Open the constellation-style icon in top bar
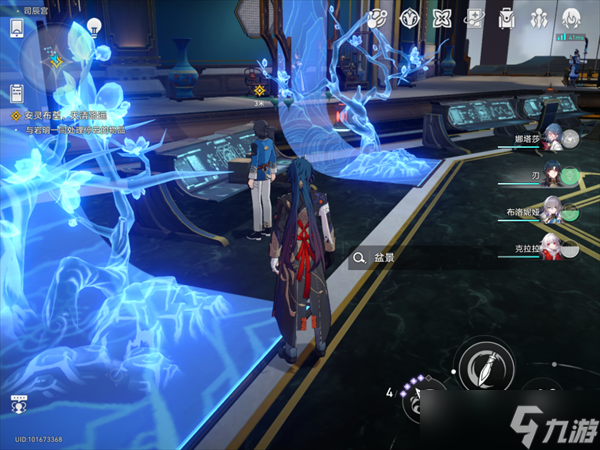Screen dimensions: 600x450 tap(378, 18)
